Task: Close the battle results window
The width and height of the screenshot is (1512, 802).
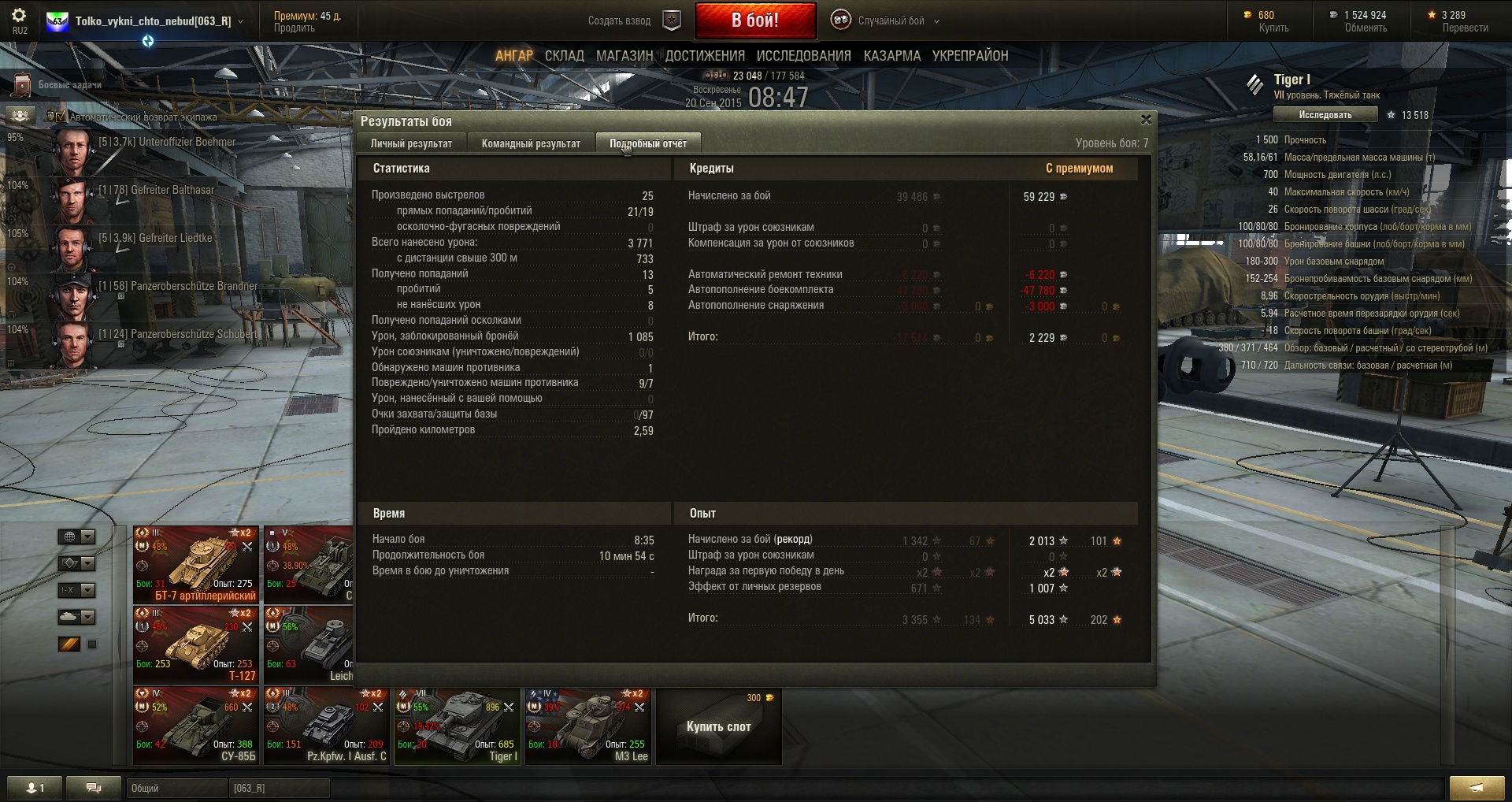Action: (x=1146, y=120)
